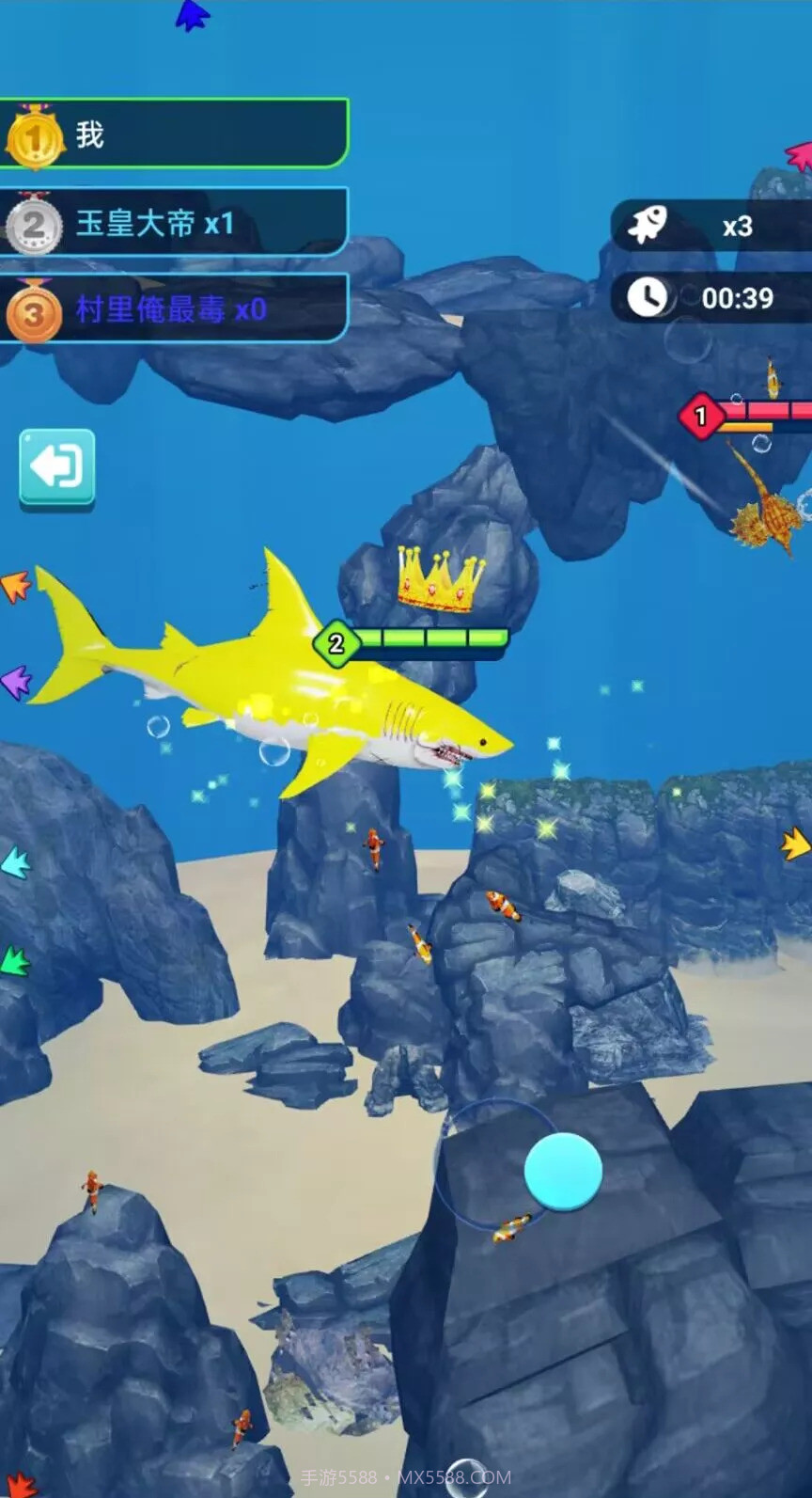
Task: Tap the teal exit arrow button
Action: [57, 467]
